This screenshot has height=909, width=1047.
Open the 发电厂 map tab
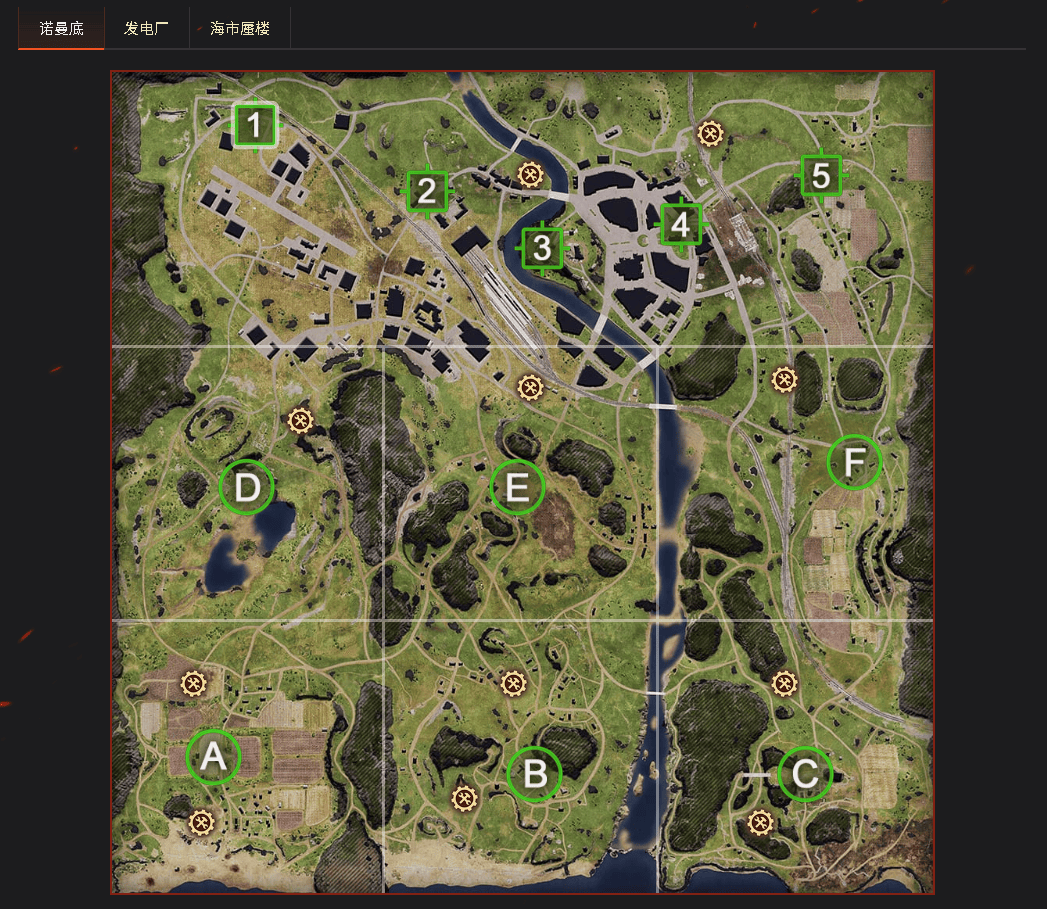point(146,28)
